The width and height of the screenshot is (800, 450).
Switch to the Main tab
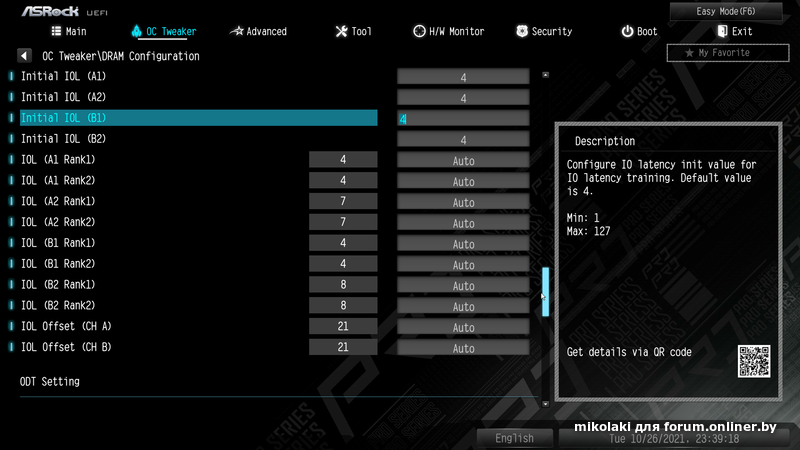point(67,31)
